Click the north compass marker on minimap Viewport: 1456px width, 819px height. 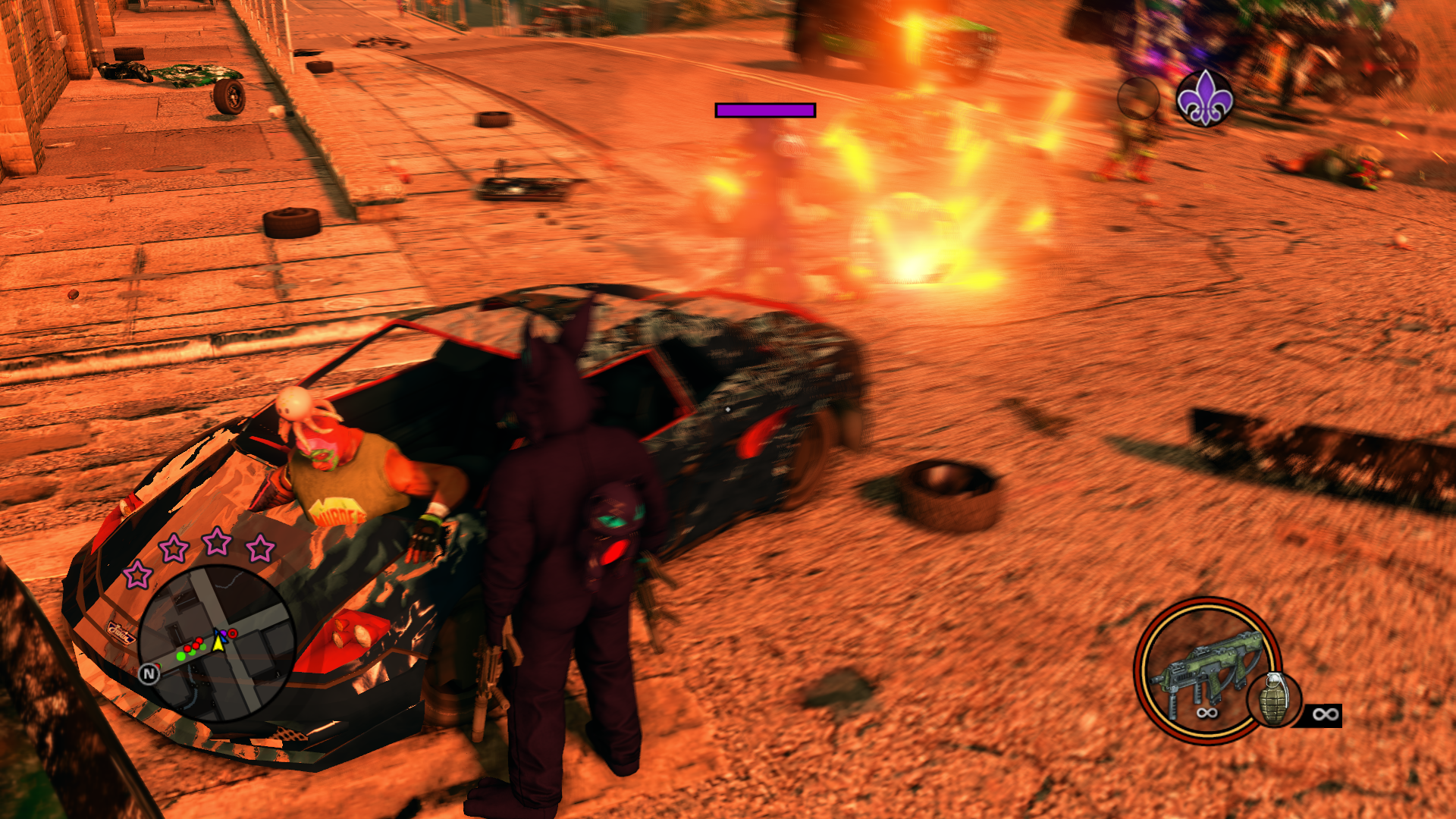[x=149, y=673]
